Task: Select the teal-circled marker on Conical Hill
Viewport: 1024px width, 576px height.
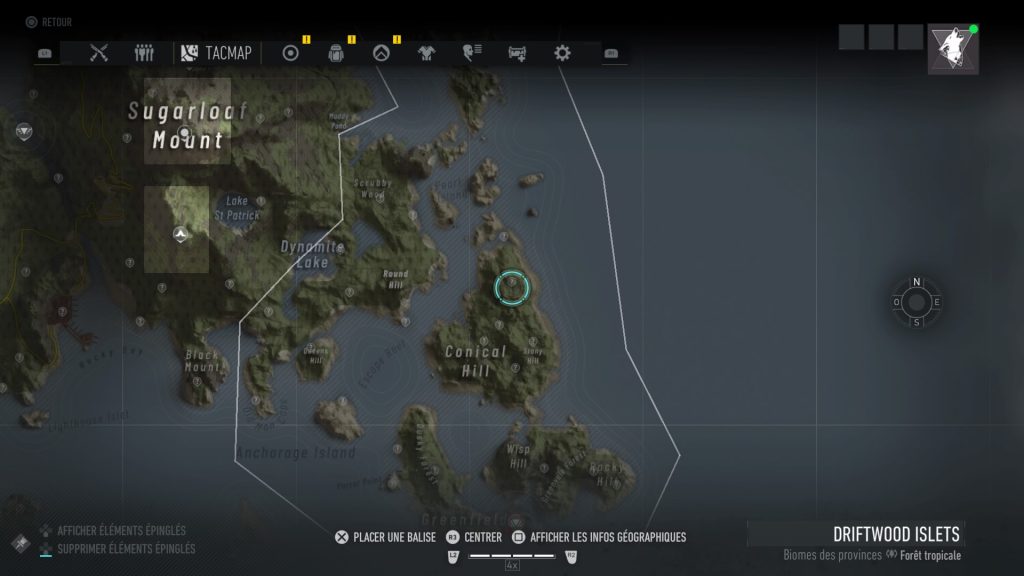Action: point(511,287)
